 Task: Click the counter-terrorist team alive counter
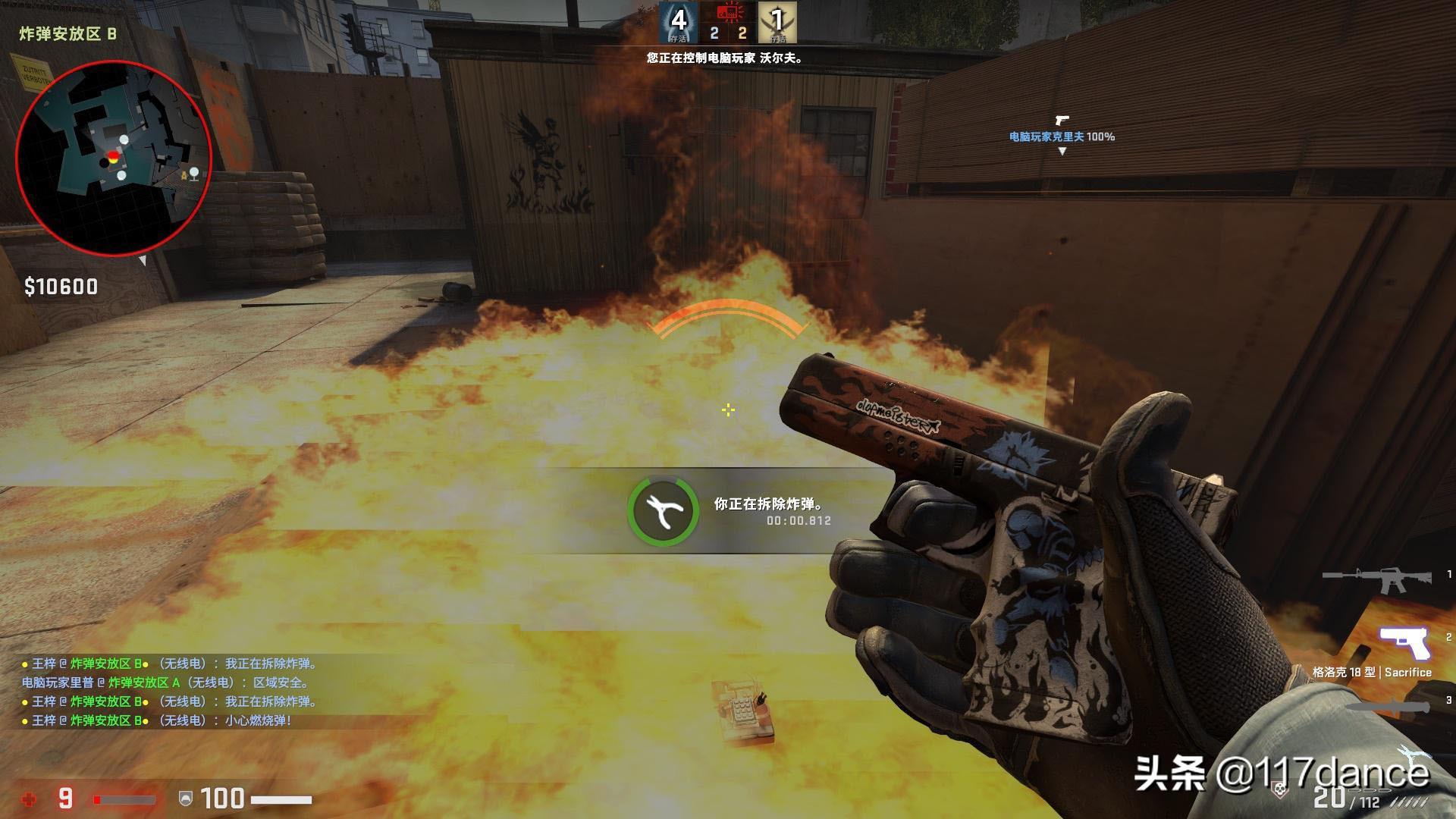[678, 22]
